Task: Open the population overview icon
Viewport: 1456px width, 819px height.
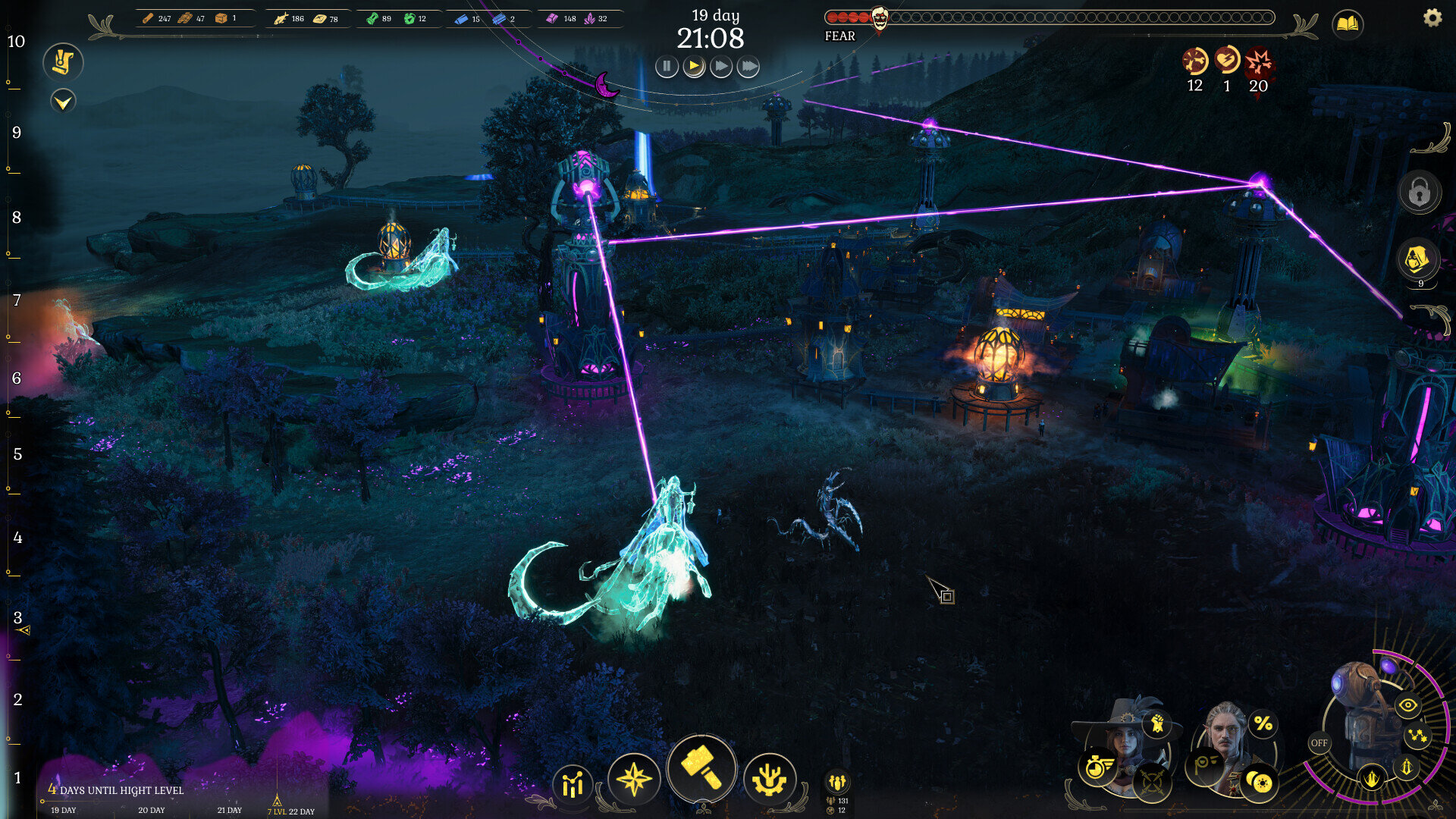Action: (x=837, y=782)
